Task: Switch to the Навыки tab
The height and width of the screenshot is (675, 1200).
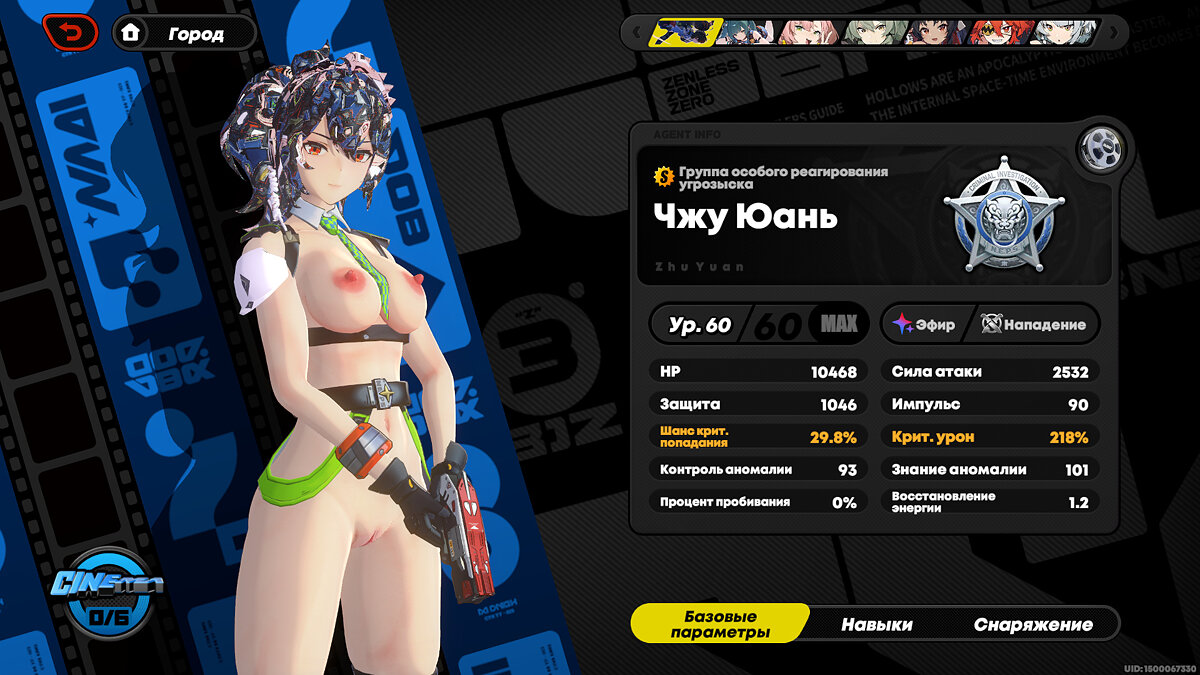Action: pyautogui.click(x=876, y=624)
